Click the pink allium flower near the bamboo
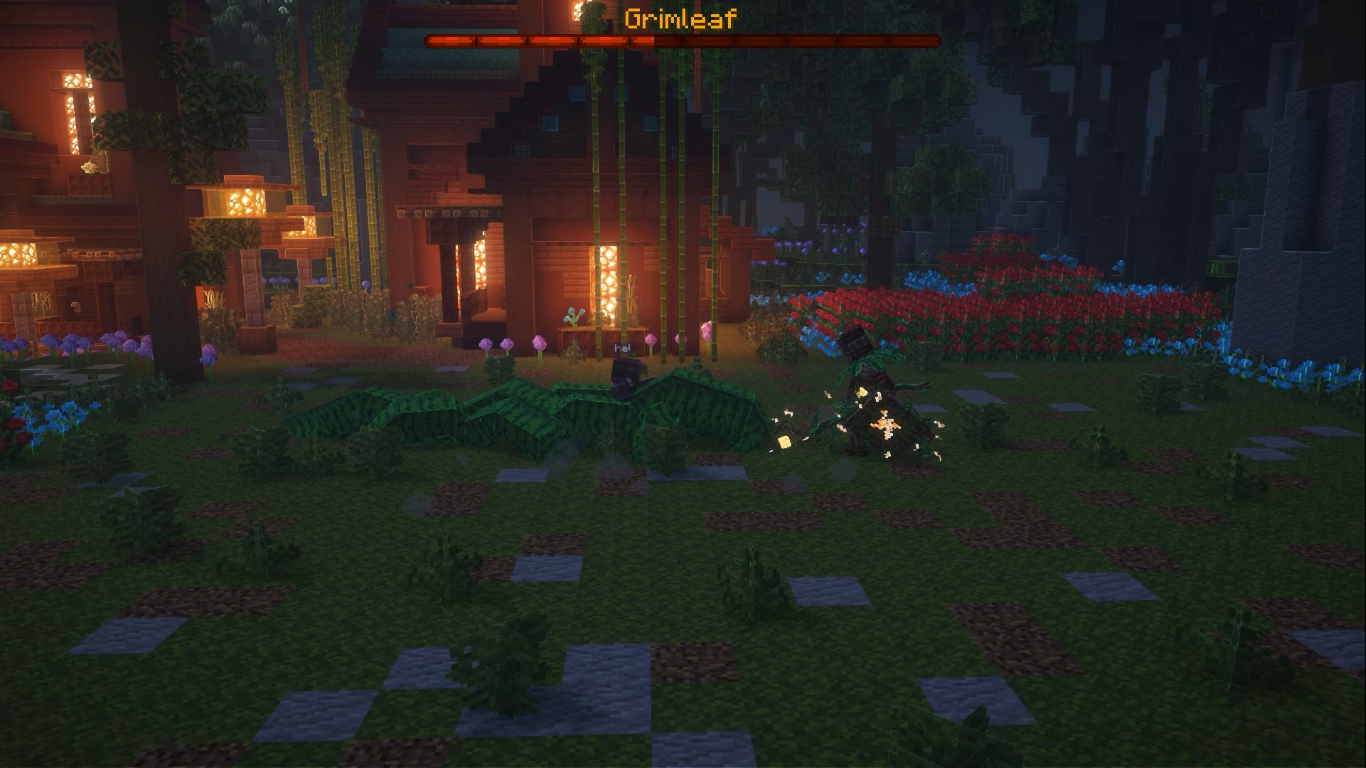 [540, 345]
